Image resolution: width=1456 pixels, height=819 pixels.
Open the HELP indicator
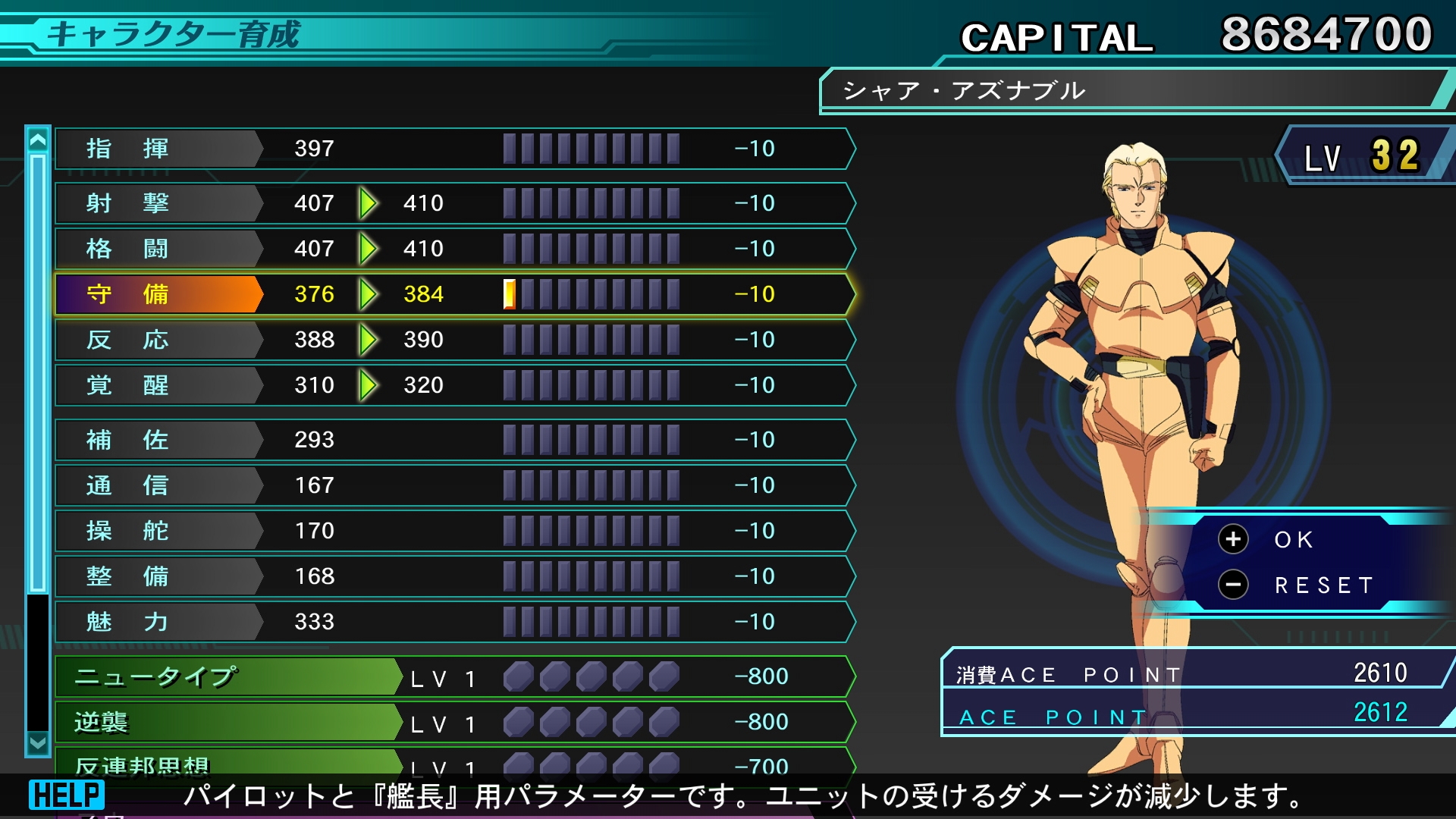point(67,795)
